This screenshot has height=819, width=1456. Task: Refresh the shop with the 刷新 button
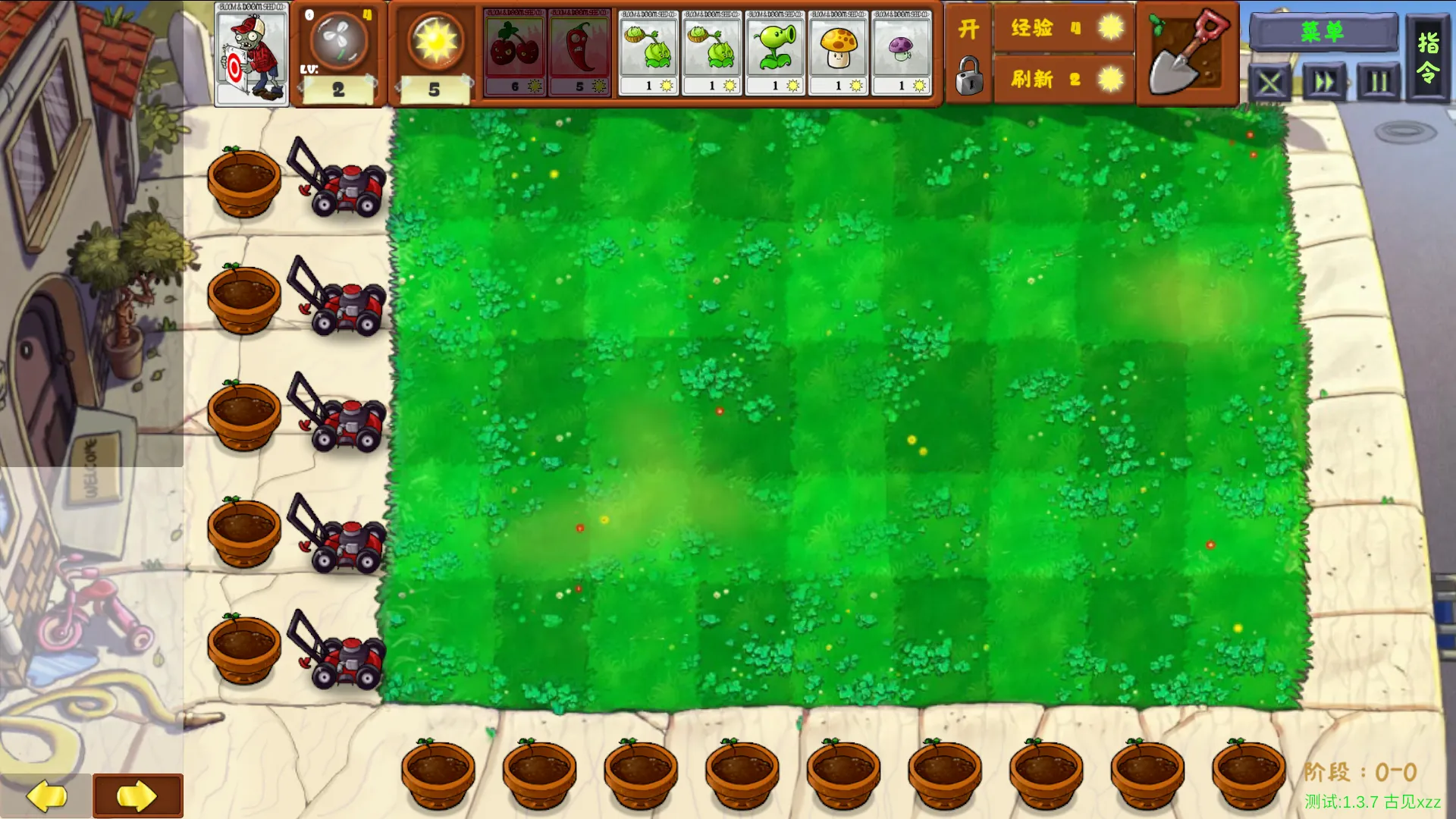(1063, 79)
